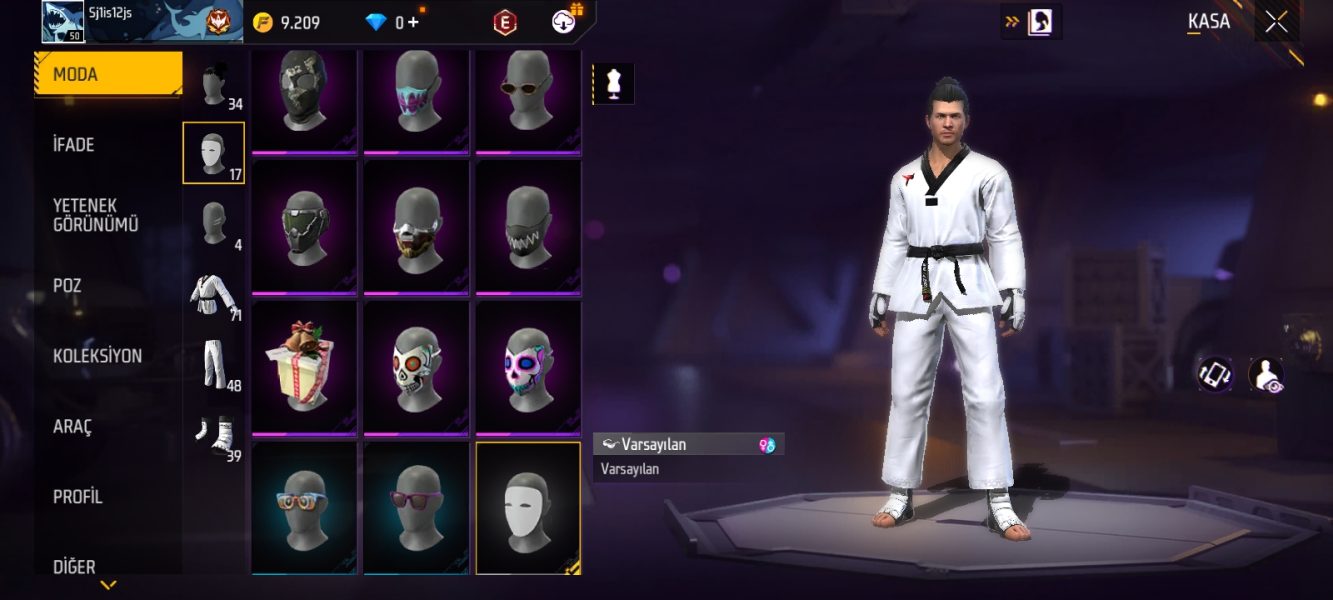
Task: Close the vault screen with X
Action: [x=1276, y=22]
